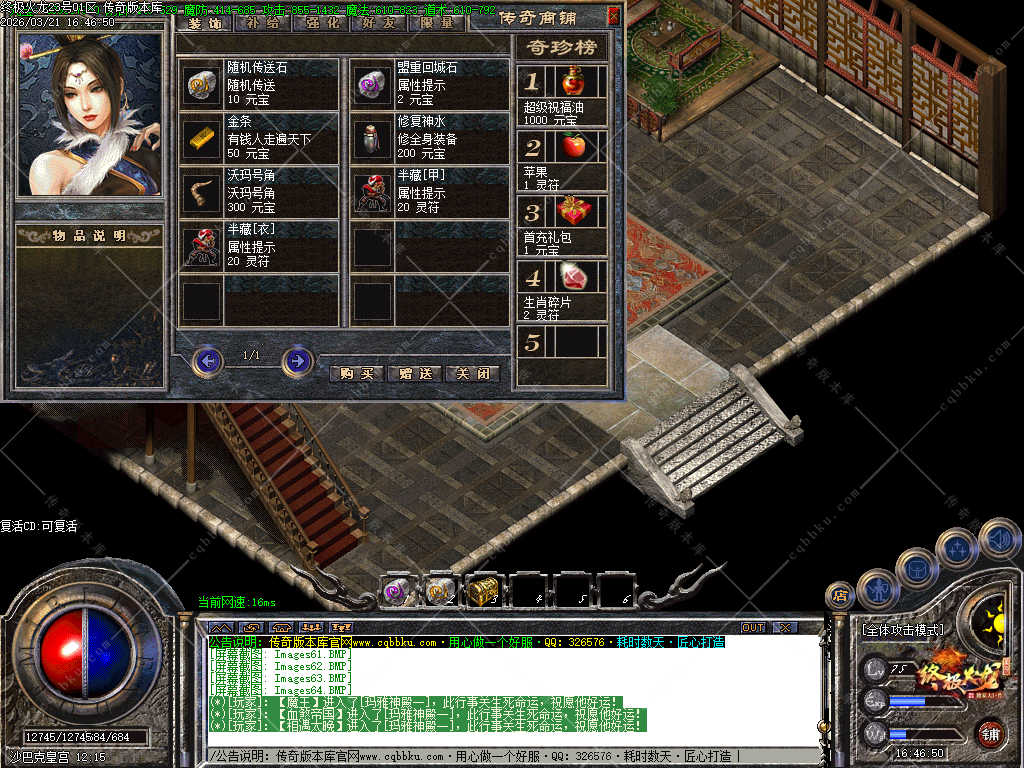Choose the 首充礼包 gift box

point(562,223)
